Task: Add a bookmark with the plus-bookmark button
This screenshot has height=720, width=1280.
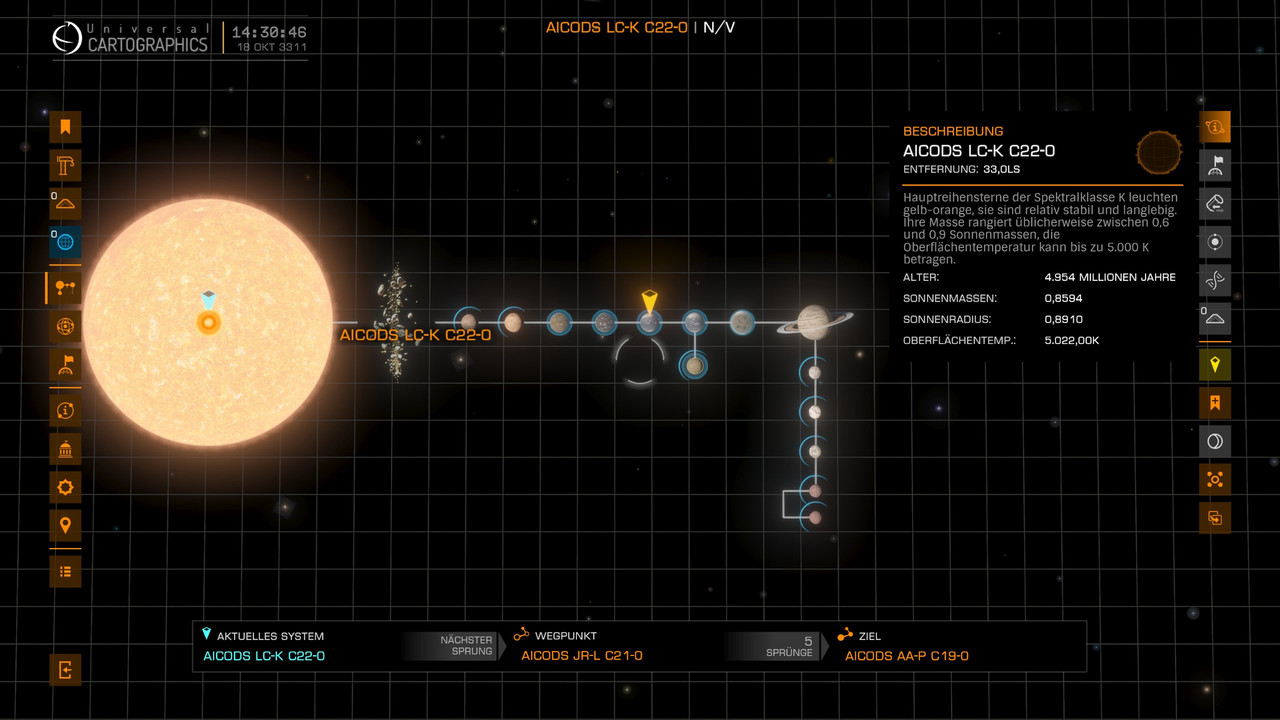Action: (x=1215, y=403)
